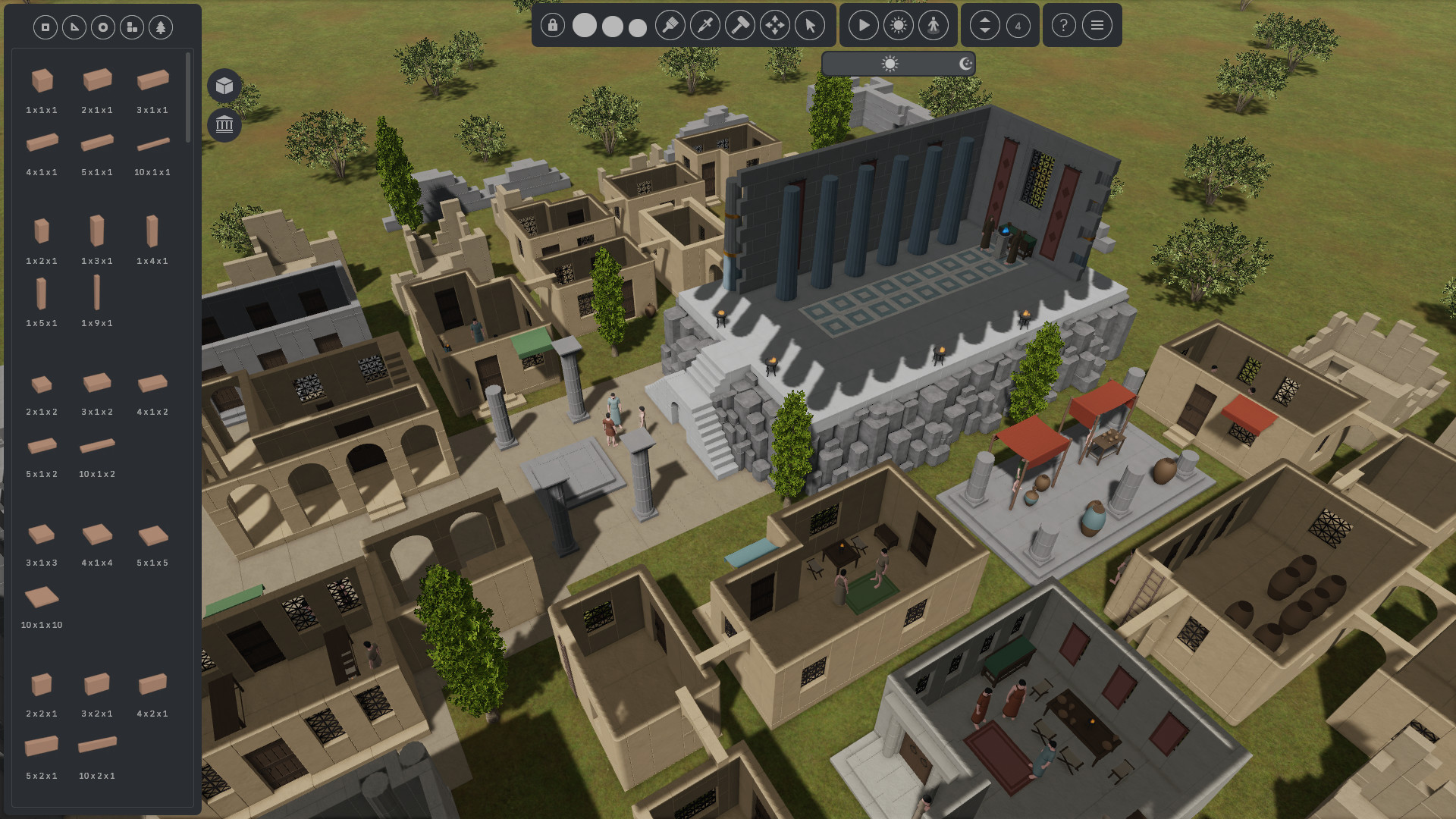
Task: Select the hammer demolish tool
Action: click(x=739, y=25)
